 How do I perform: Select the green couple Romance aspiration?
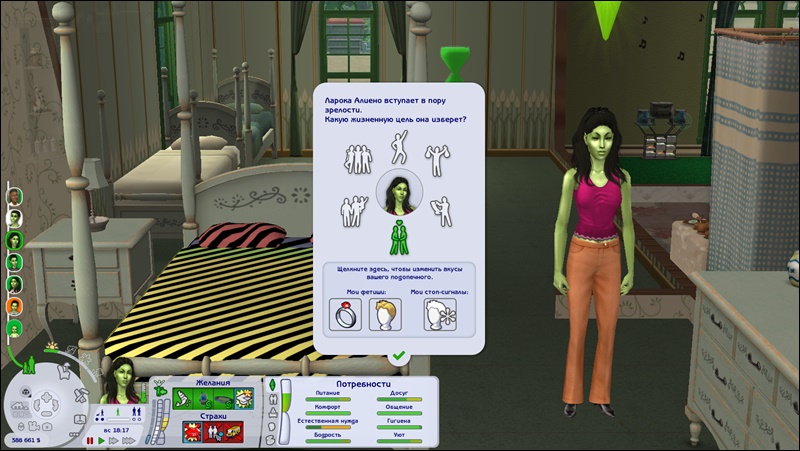(399, 236)
